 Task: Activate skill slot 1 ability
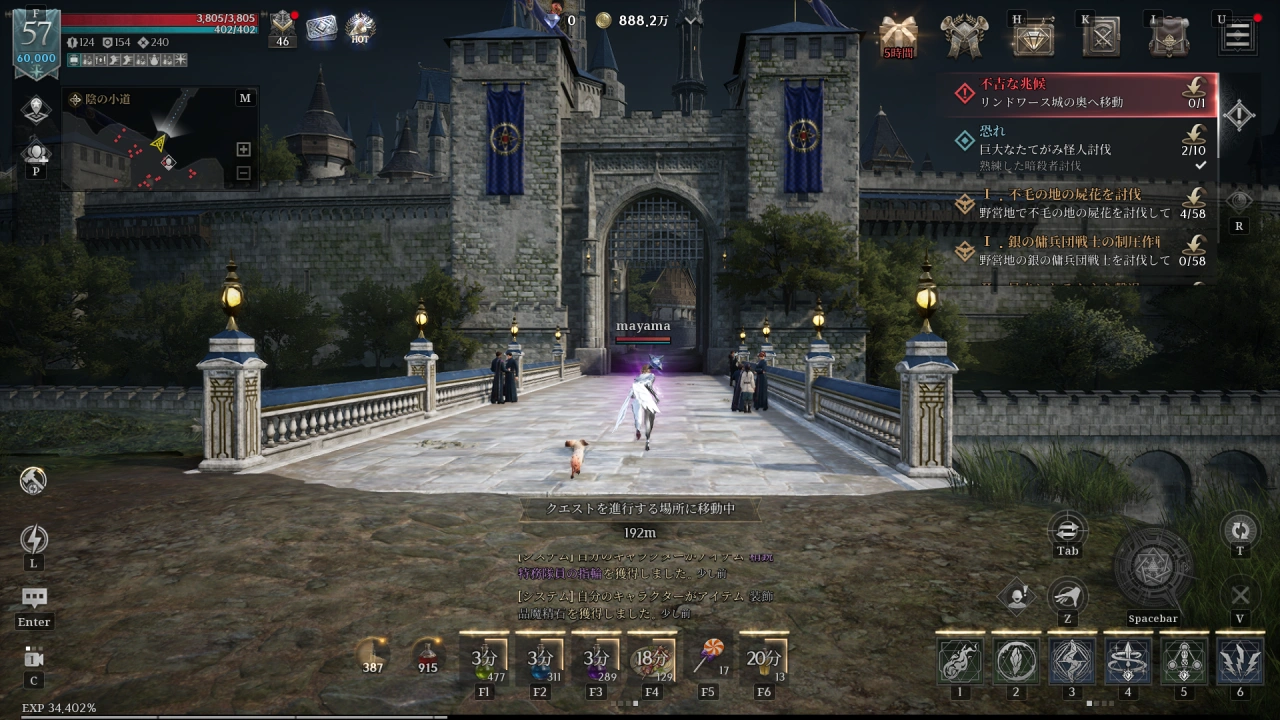click(960, 661)
